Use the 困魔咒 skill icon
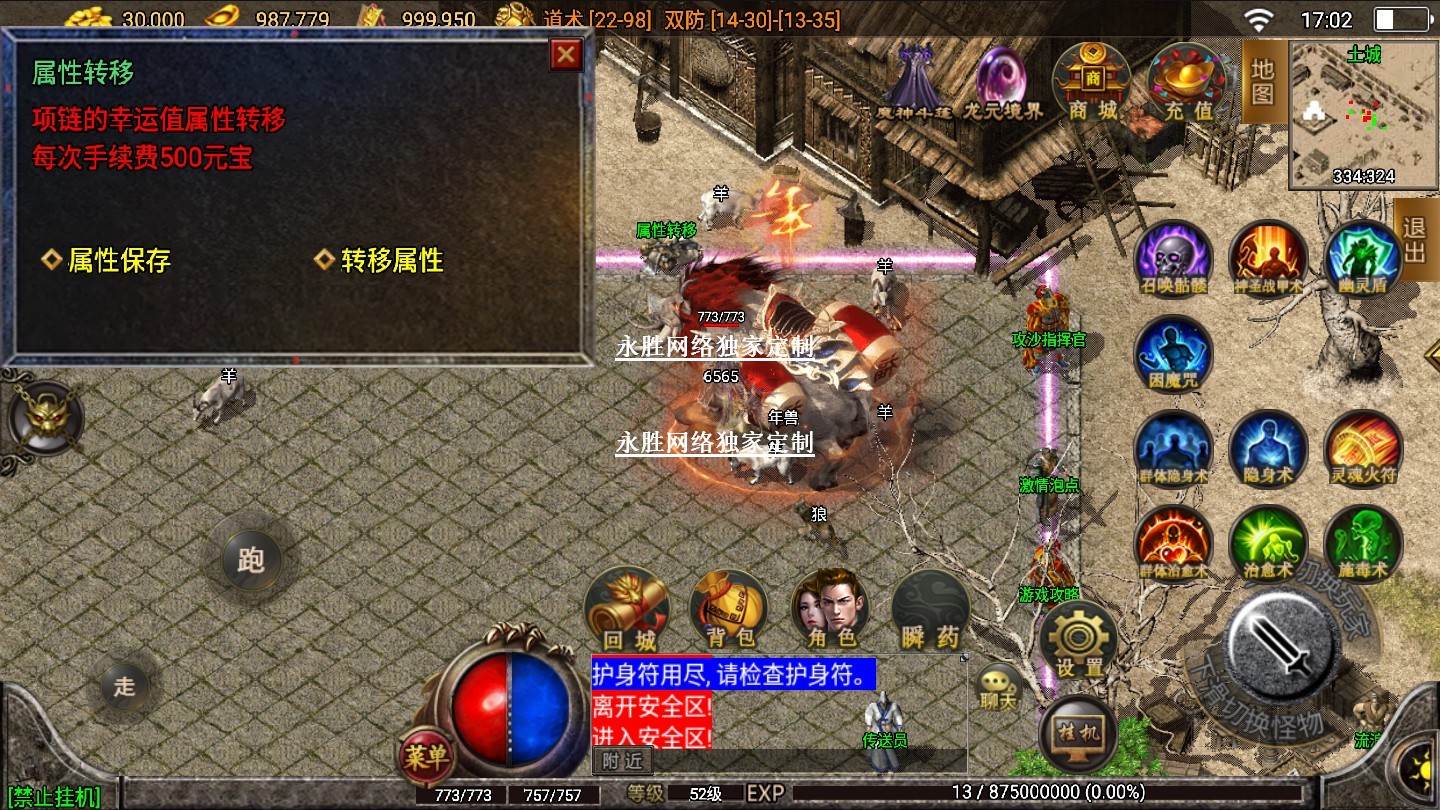Viewport: 1440px width, 810px height. pyautogui.click(x=1173, y=354)
